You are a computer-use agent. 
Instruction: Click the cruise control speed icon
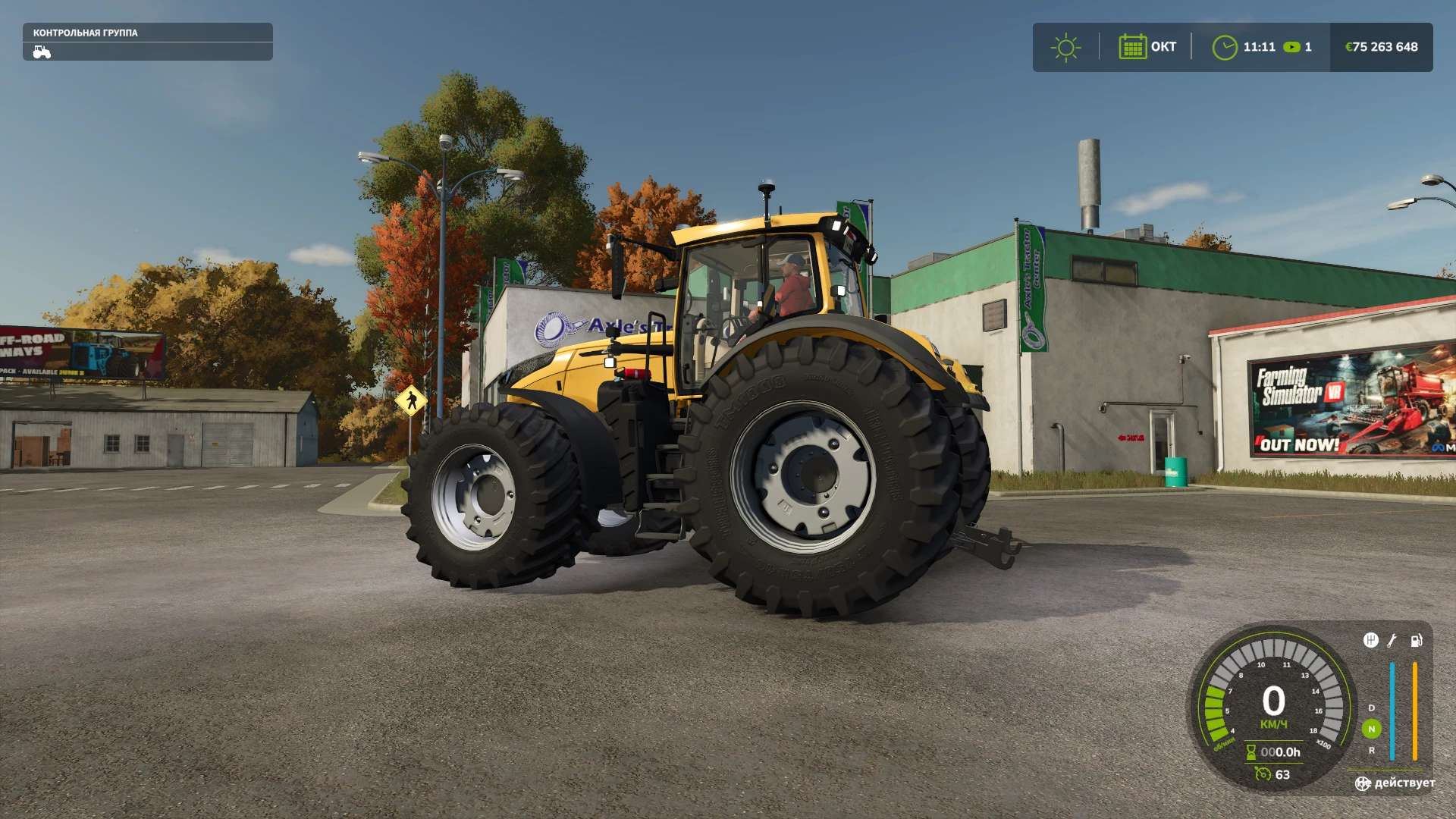point(1263,773)
